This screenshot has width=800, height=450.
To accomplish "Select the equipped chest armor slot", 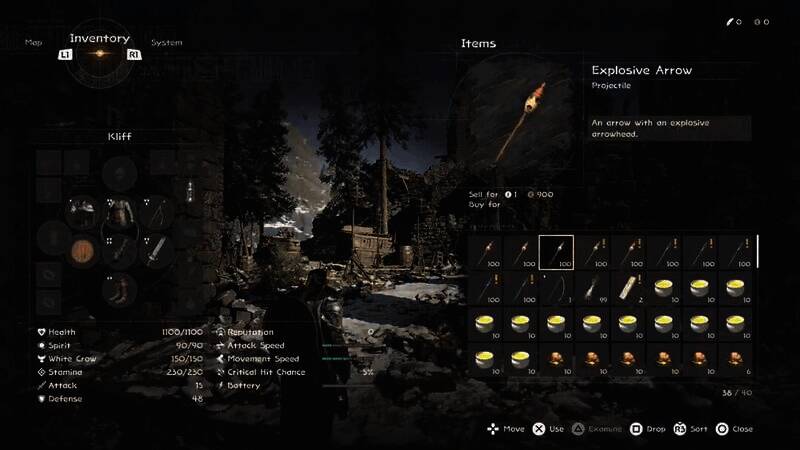I will click(118, 212).
